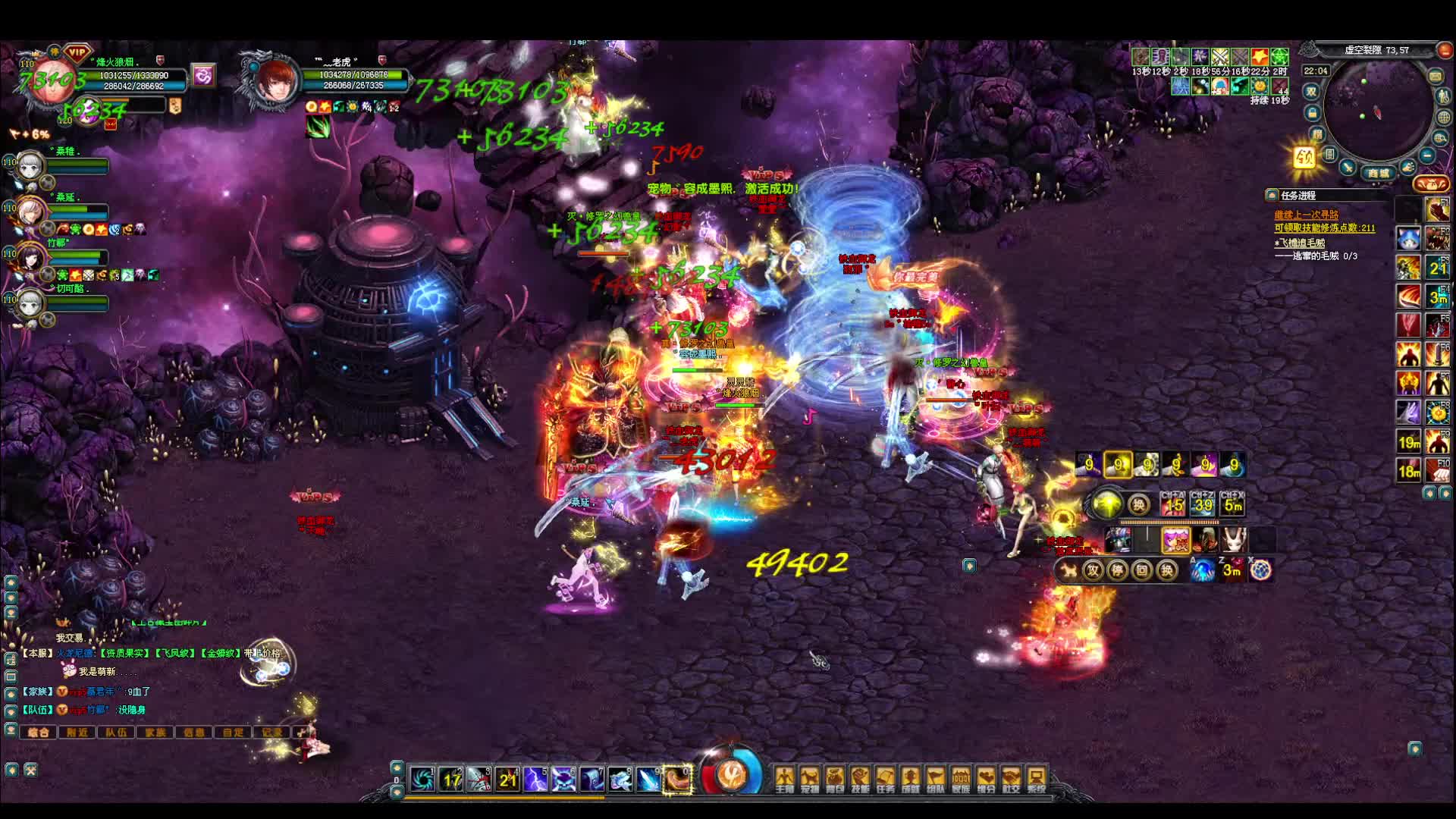1456x819 pixels.
Task: Click the minimap's minus zoom button
Action: pyautogui.click(x=1426, y=155)
